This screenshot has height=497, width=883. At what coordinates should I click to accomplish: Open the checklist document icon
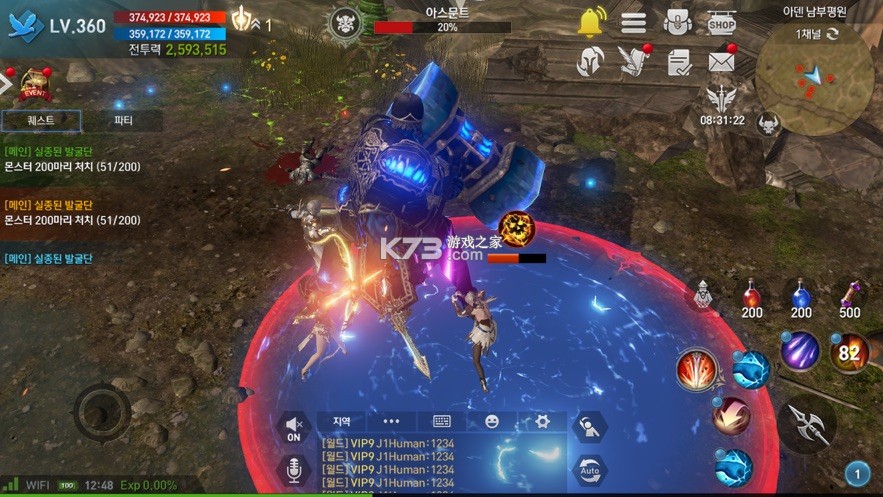pos(679,62)
